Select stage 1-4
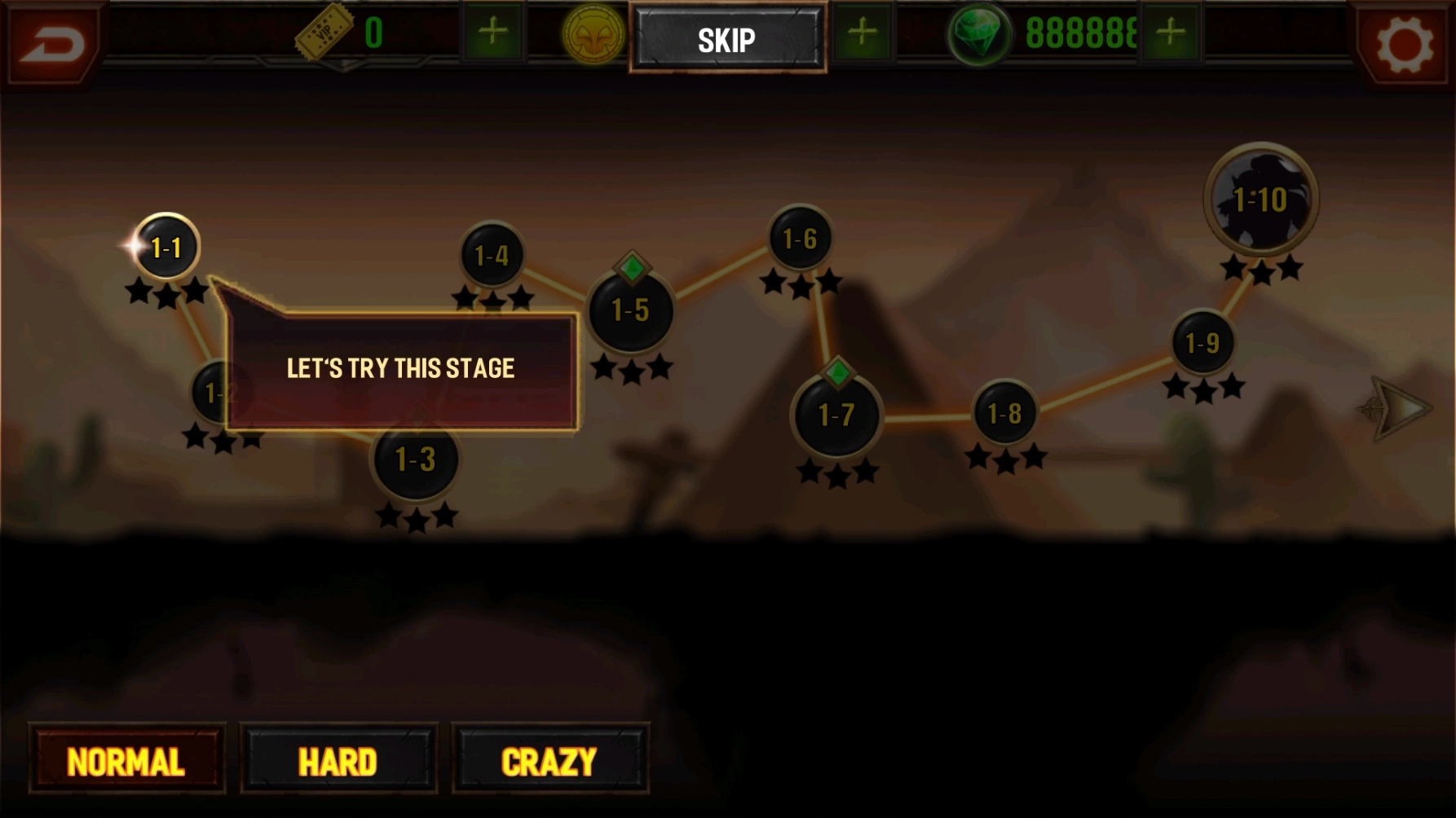Screen dimensions: 1456x818 [x=492, y=256]
